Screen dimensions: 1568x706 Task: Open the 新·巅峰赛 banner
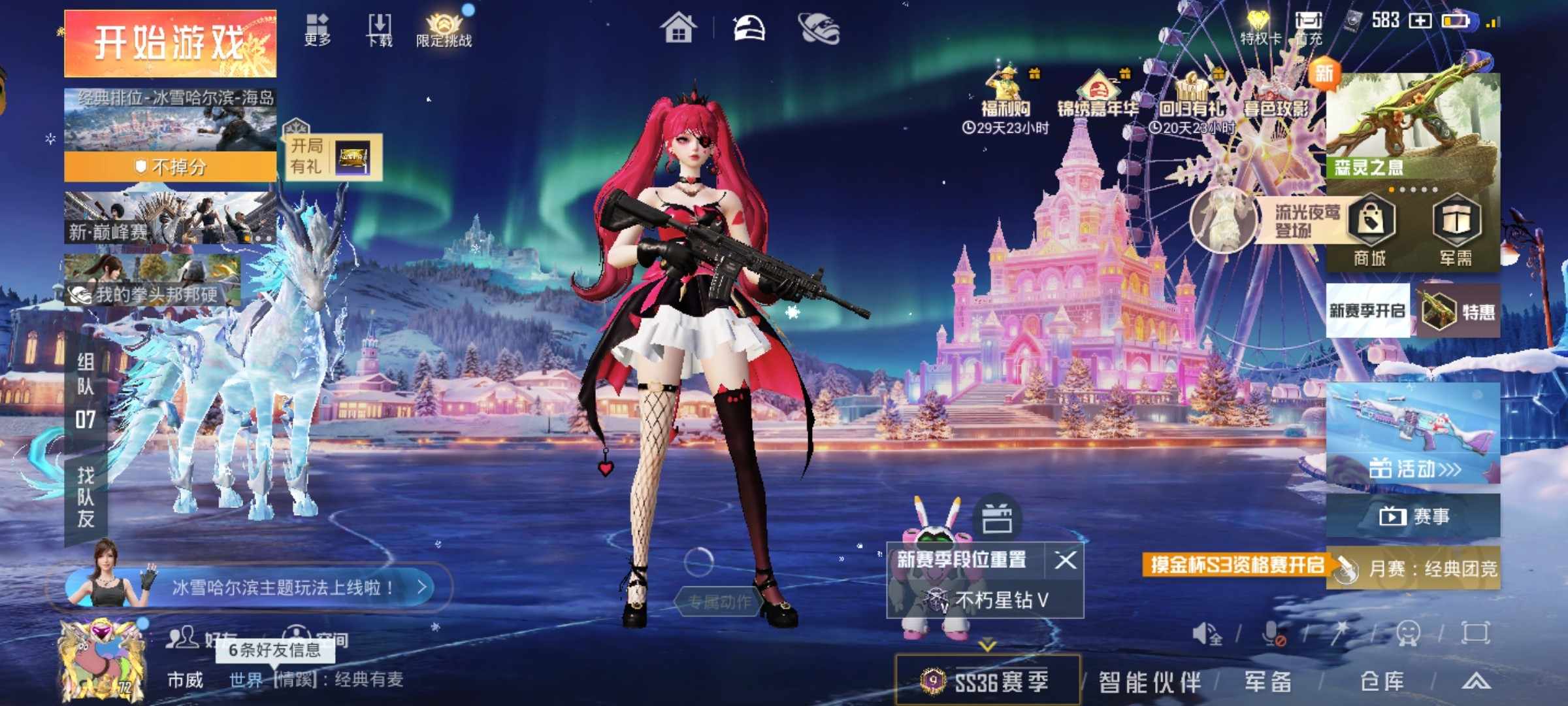point(170,218)
